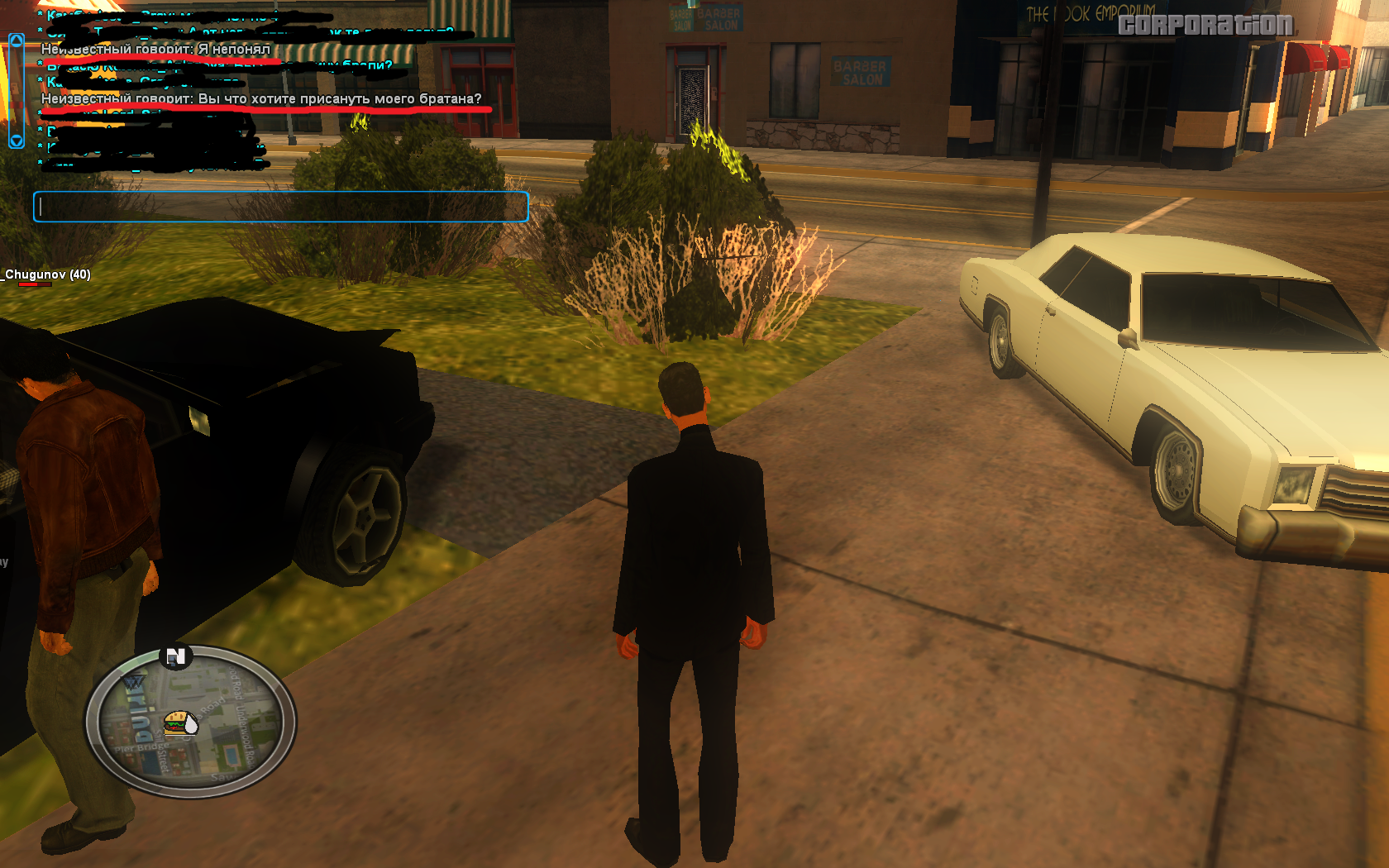The height and width of the screenshot is (868, 1389).
Task: Click the circular minimap radar
Action: click(190, 722)
